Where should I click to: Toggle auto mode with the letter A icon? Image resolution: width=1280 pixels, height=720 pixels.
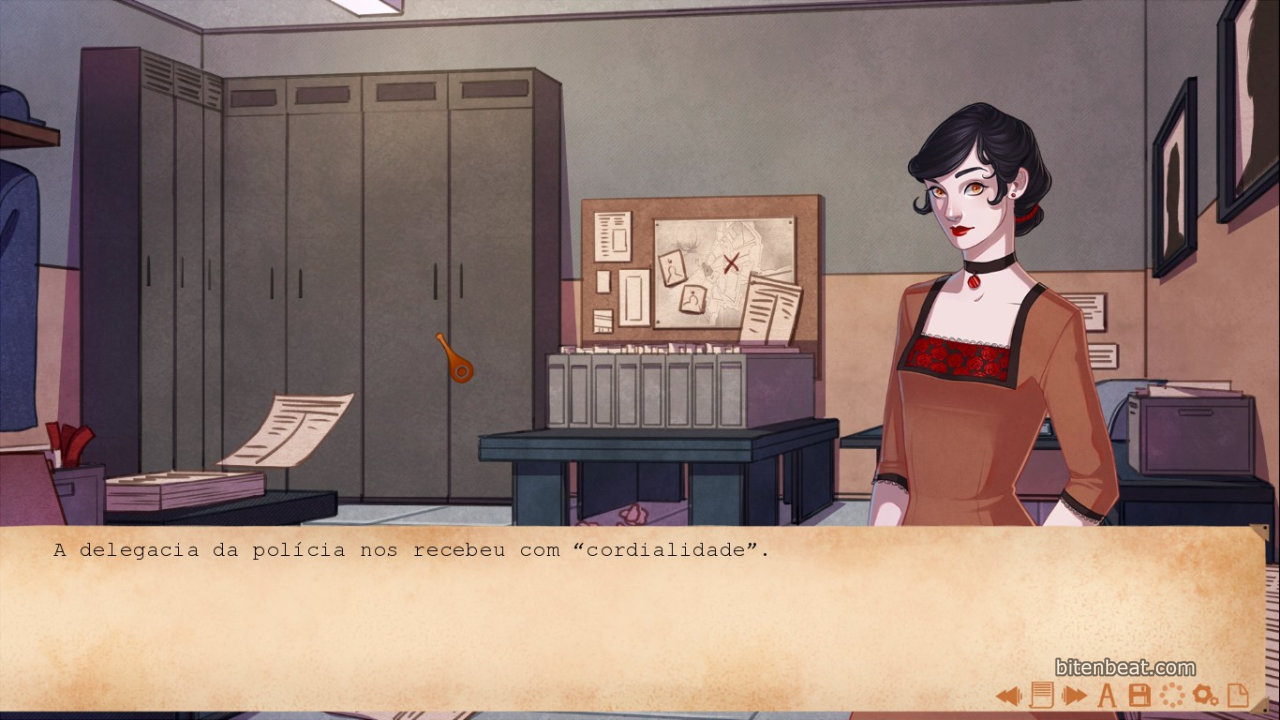point(1107,695)
